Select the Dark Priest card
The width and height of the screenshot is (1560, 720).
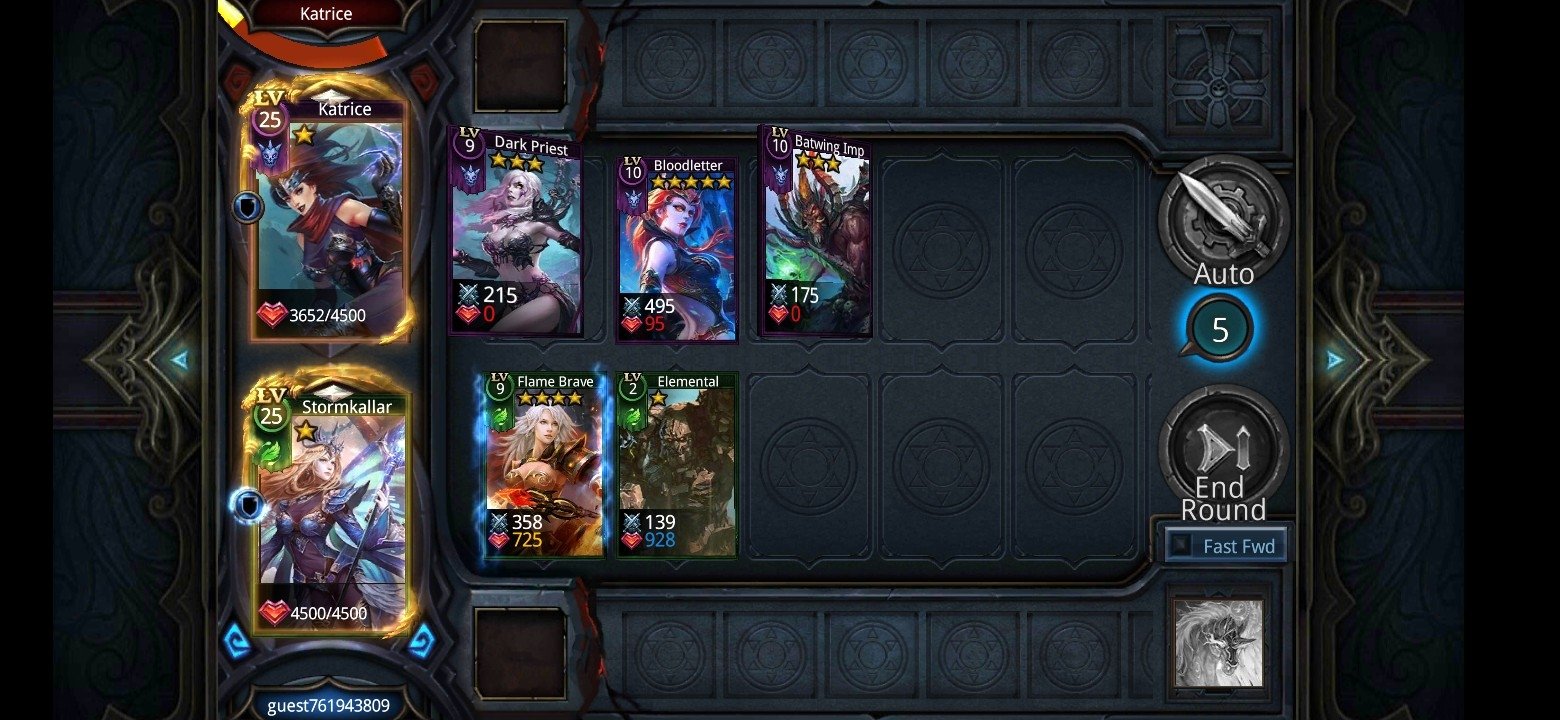click(516, 232)
